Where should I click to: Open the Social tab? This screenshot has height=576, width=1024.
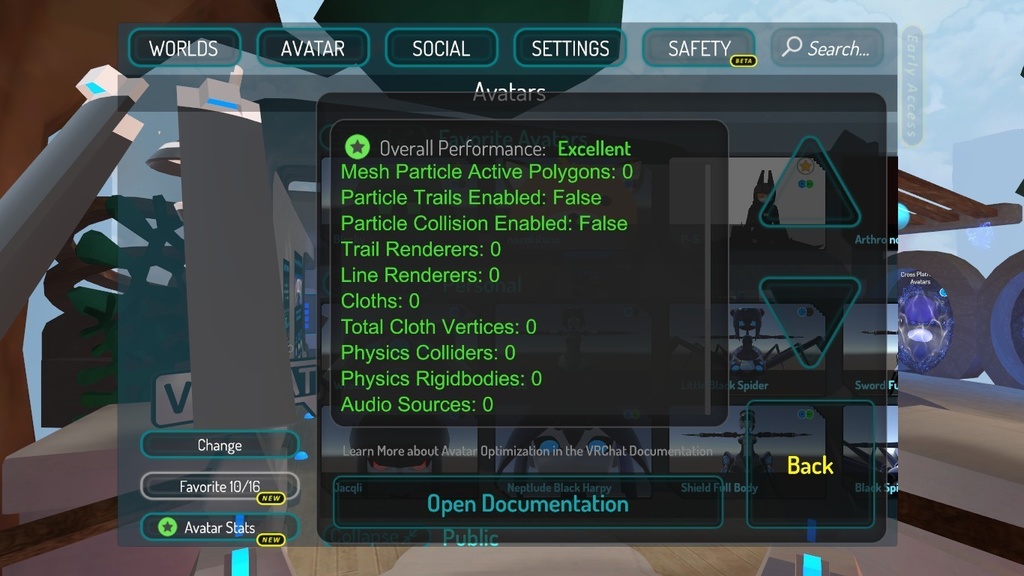(x=441, y=49)
